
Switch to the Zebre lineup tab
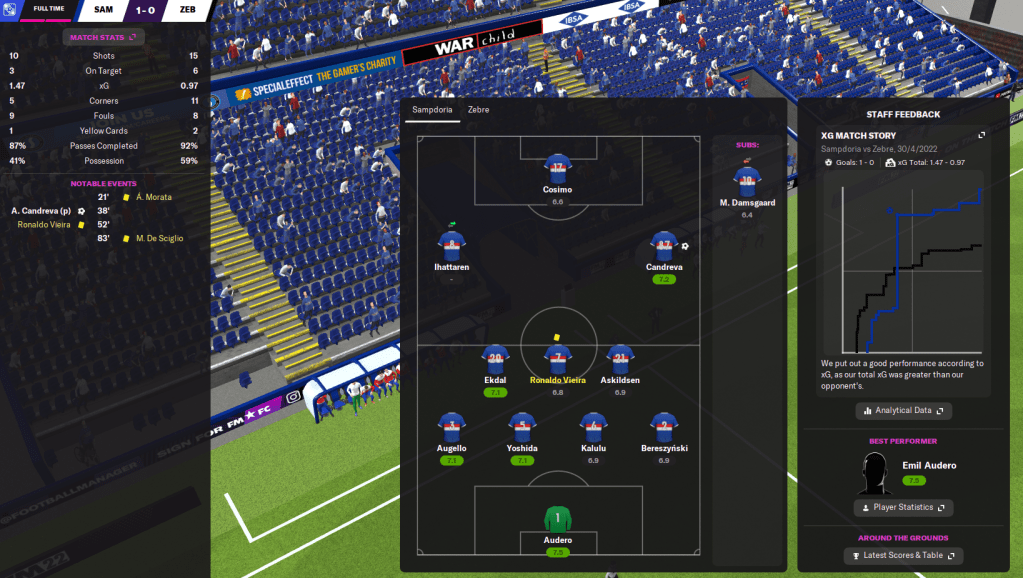479,109
